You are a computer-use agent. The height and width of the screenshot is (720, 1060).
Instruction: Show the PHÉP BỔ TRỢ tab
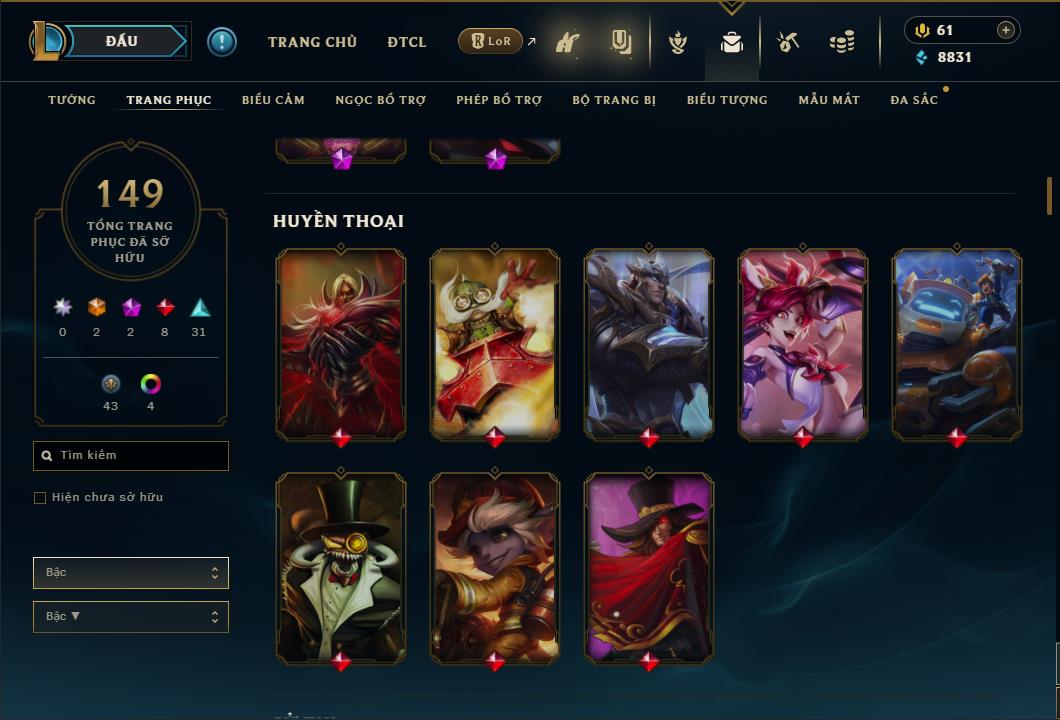[499, 100]
